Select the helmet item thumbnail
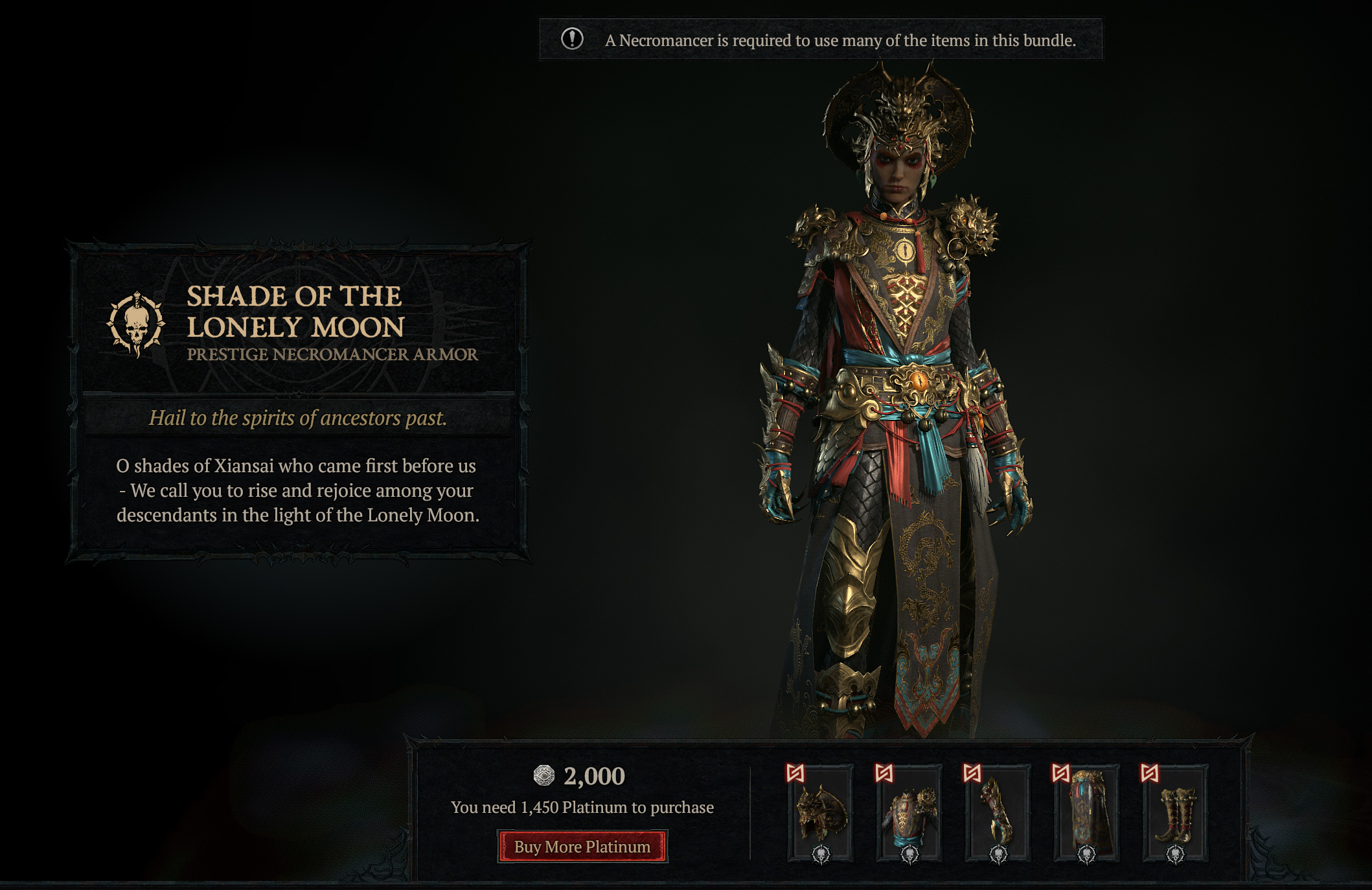Viewport: 1372px width, 890px height. point(820,814)
